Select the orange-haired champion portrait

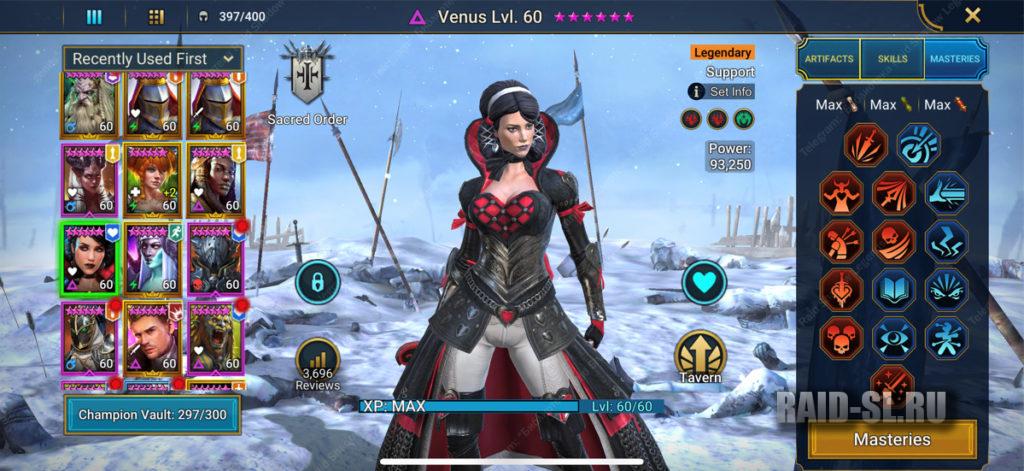point(153,179)
